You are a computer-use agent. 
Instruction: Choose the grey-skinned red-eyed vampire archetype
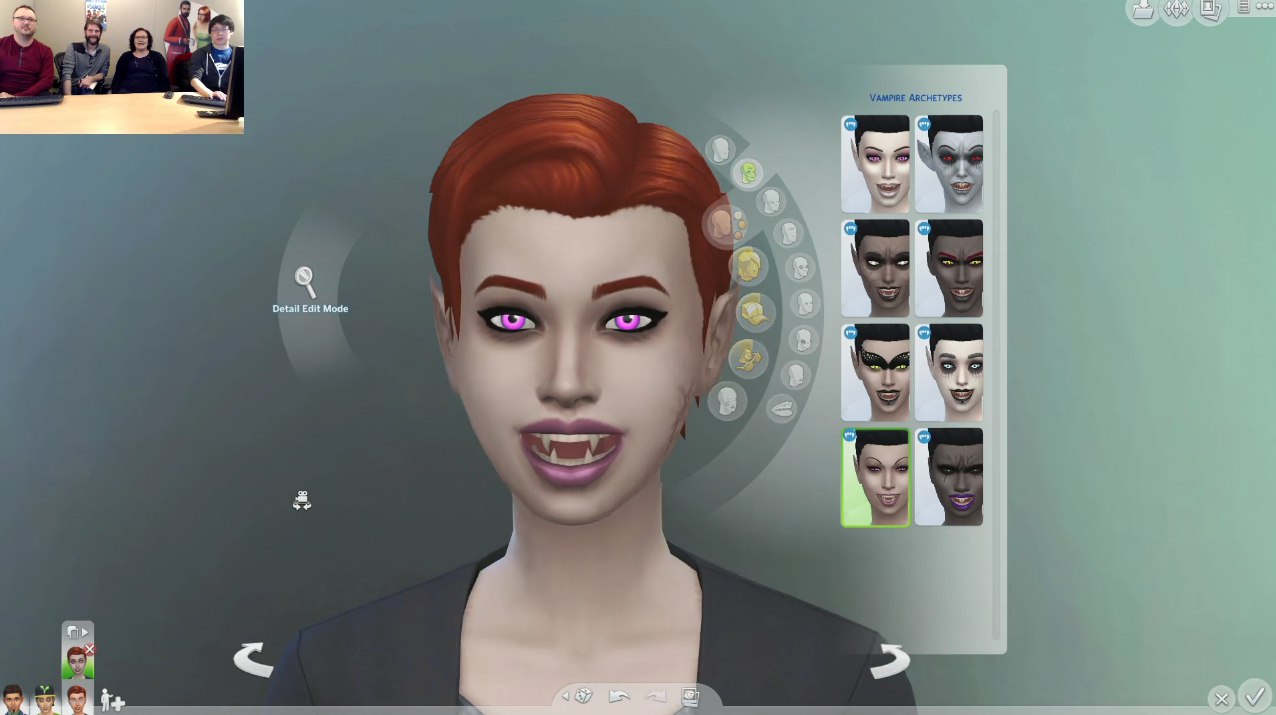coord(949,163)
